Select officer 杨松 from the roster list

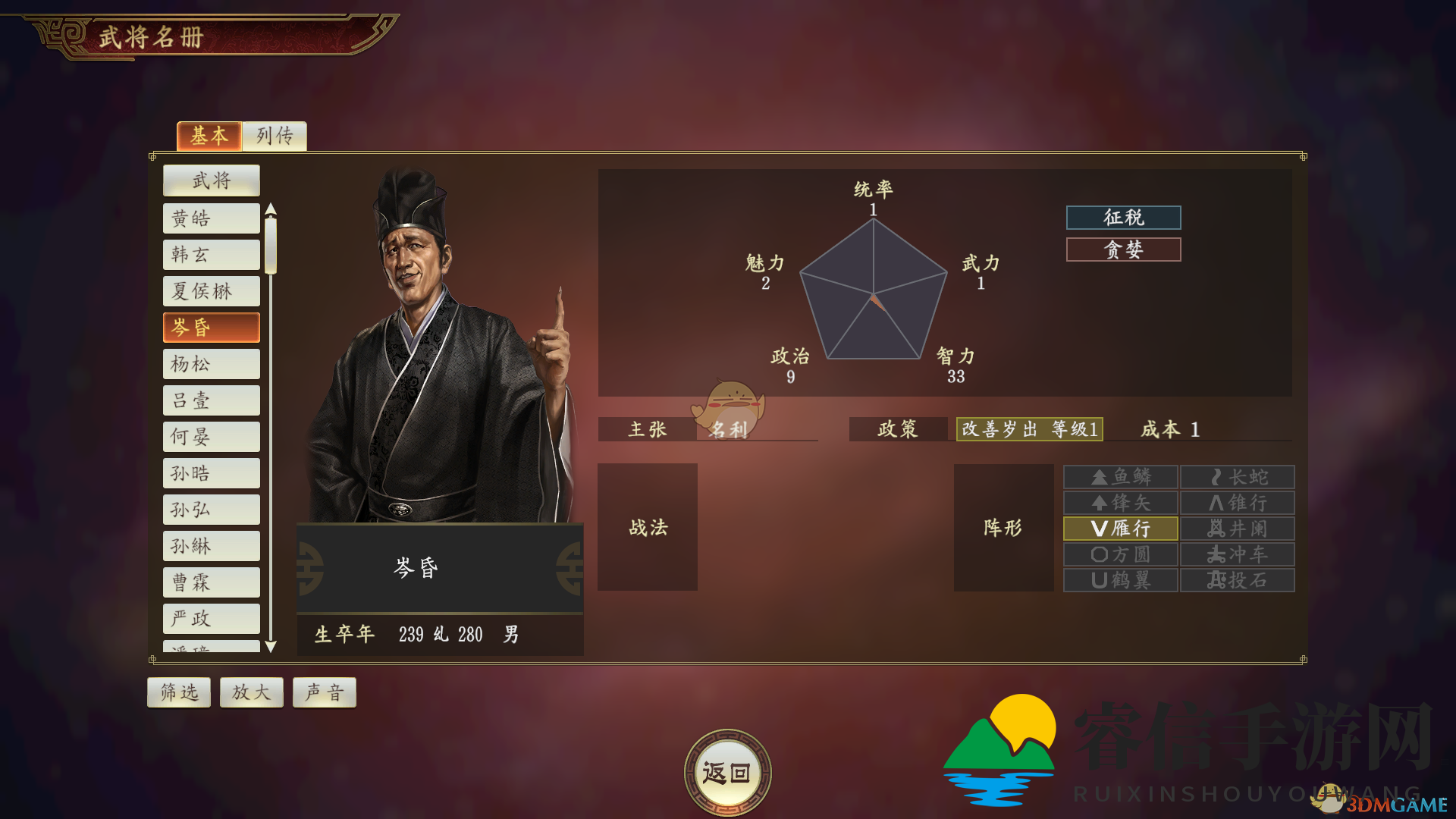click(211, 364)
